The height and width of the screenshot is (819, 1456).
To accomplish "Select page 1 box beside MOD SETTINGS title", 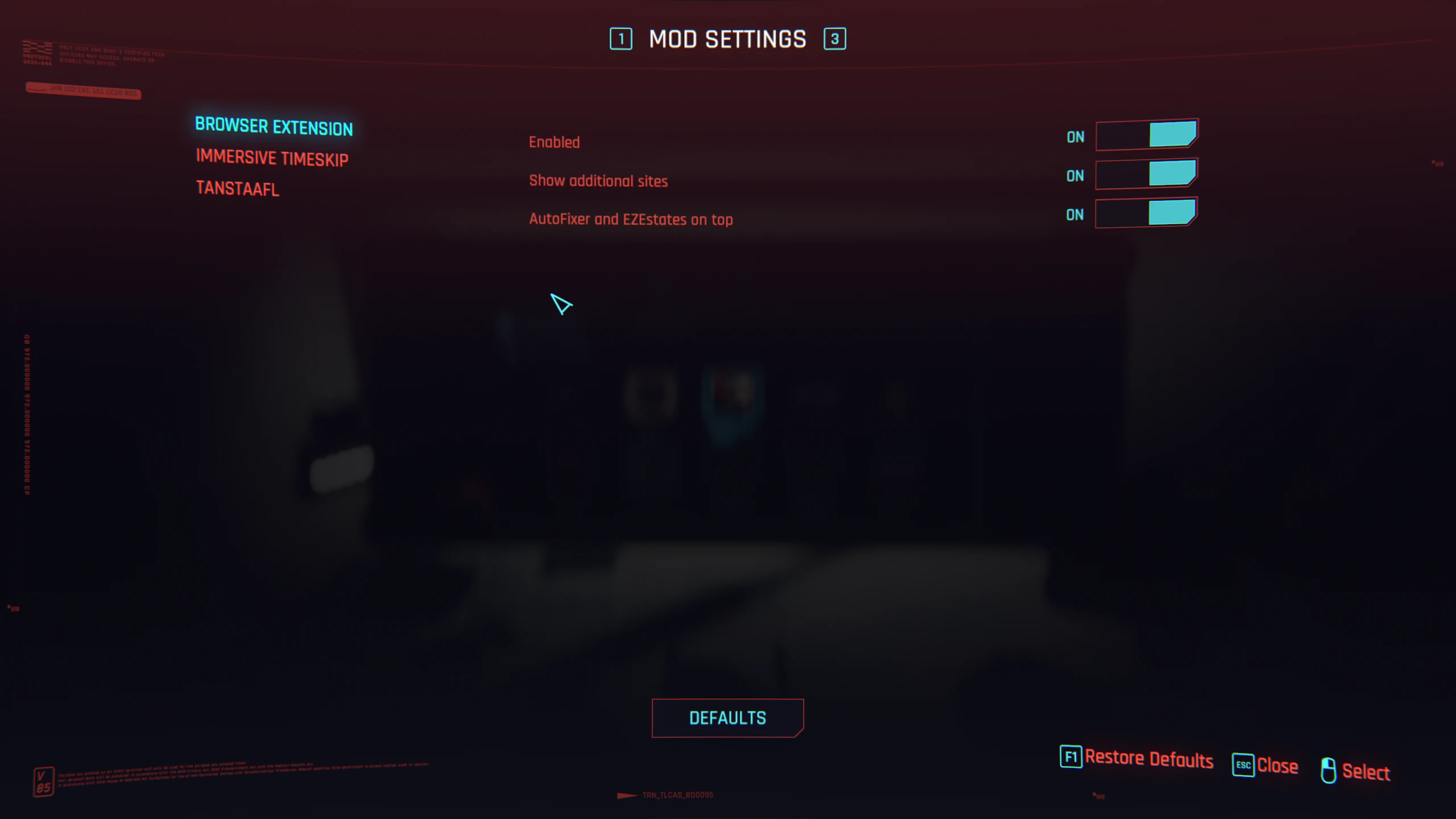I will (x=622, y=39).
